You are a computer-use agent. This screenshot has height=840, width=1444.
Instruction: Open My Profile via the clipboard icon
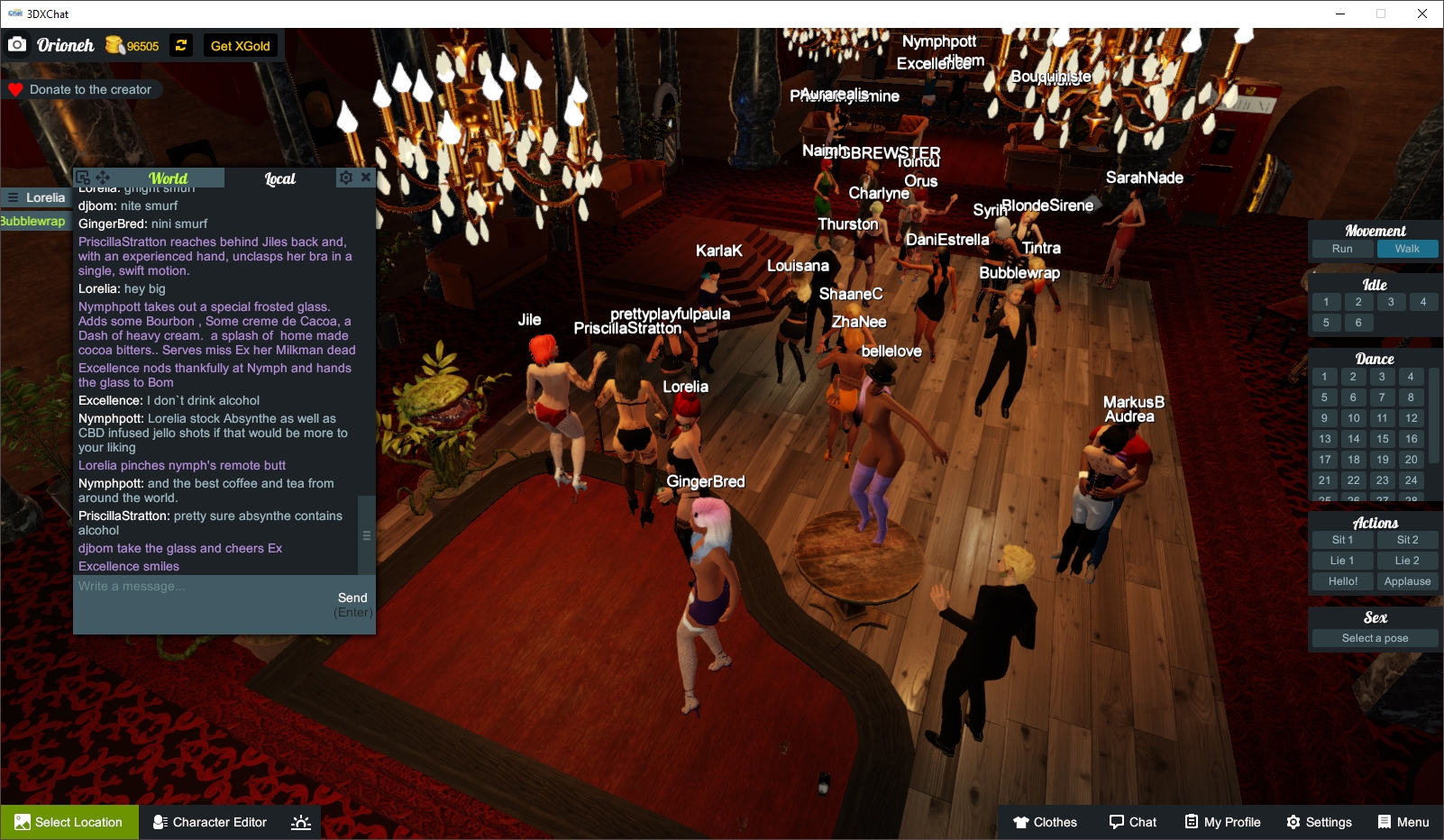[1221, 822]
